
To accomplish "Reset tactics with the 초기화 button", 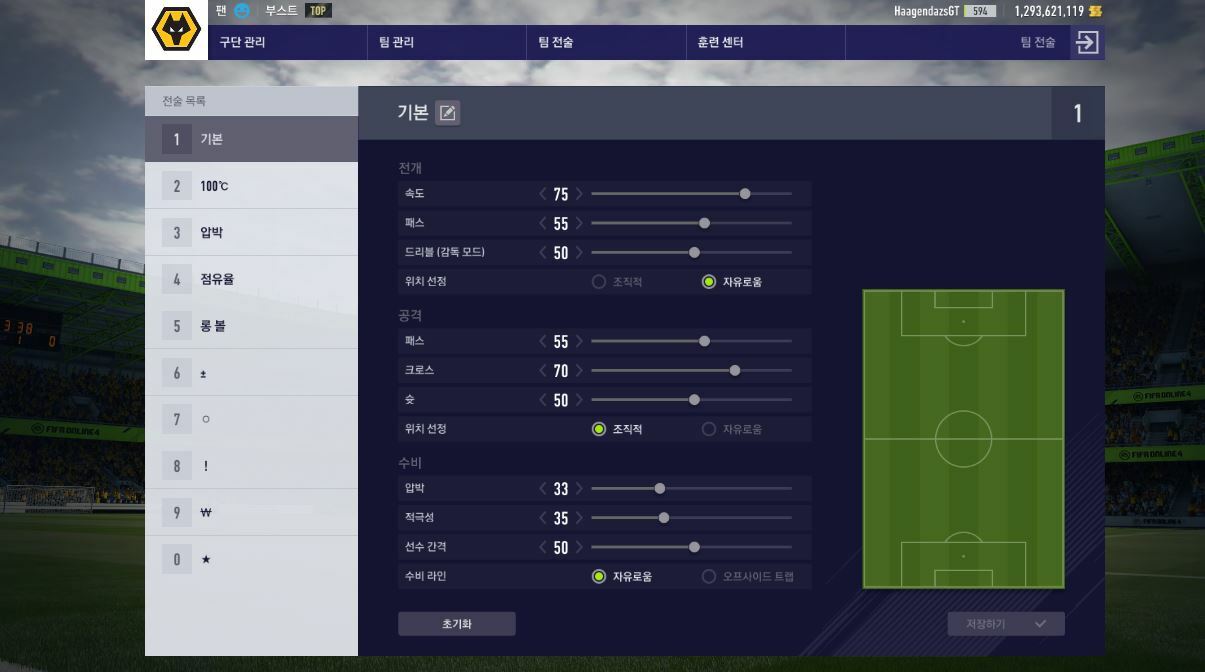I will pos(456,624).
